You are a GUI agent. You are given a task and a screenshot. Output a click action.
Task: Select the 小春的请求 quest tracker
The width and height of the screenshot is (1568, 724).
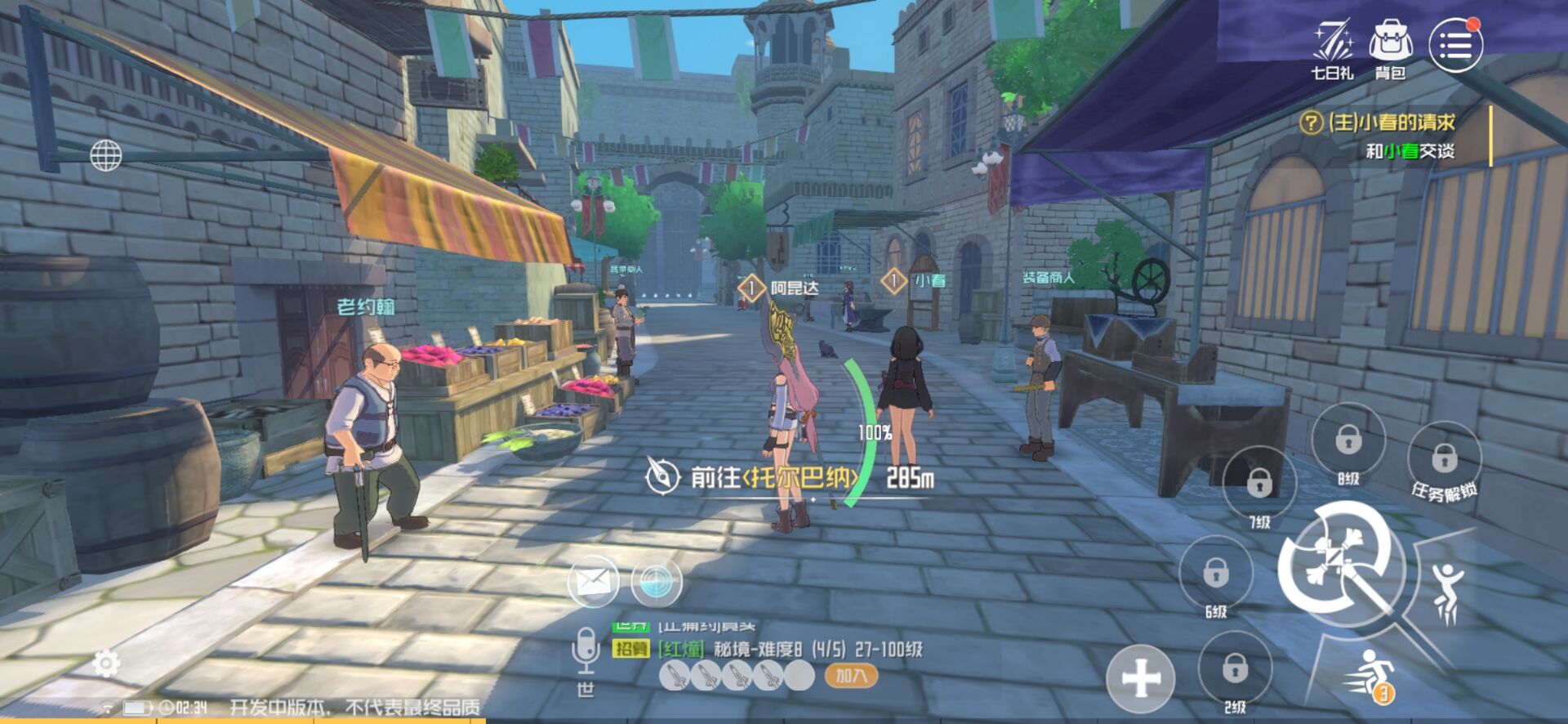(x=1390, y=123)
